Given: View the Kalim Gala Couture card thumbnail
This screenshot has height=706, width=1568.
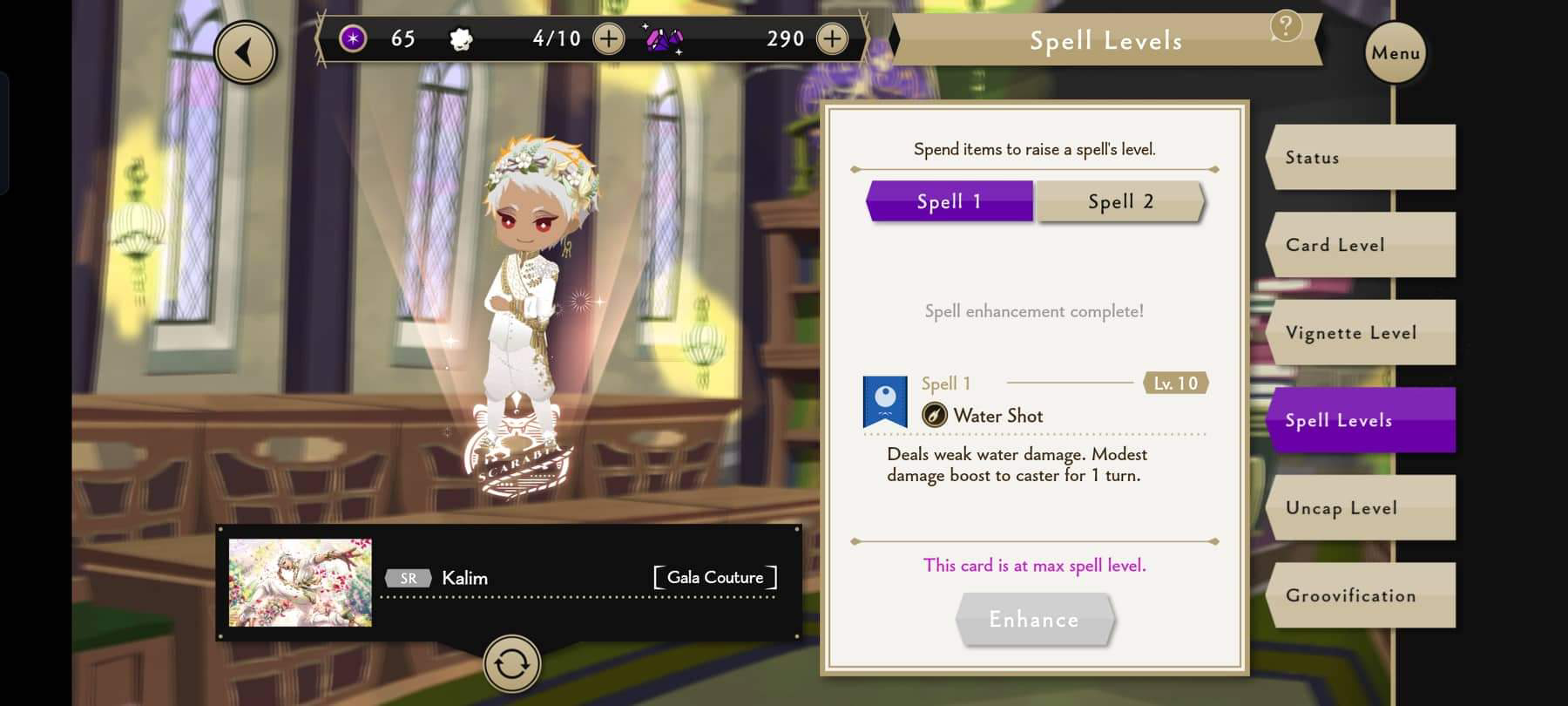Looking at the screenshot, I should [x=300, y=582].
